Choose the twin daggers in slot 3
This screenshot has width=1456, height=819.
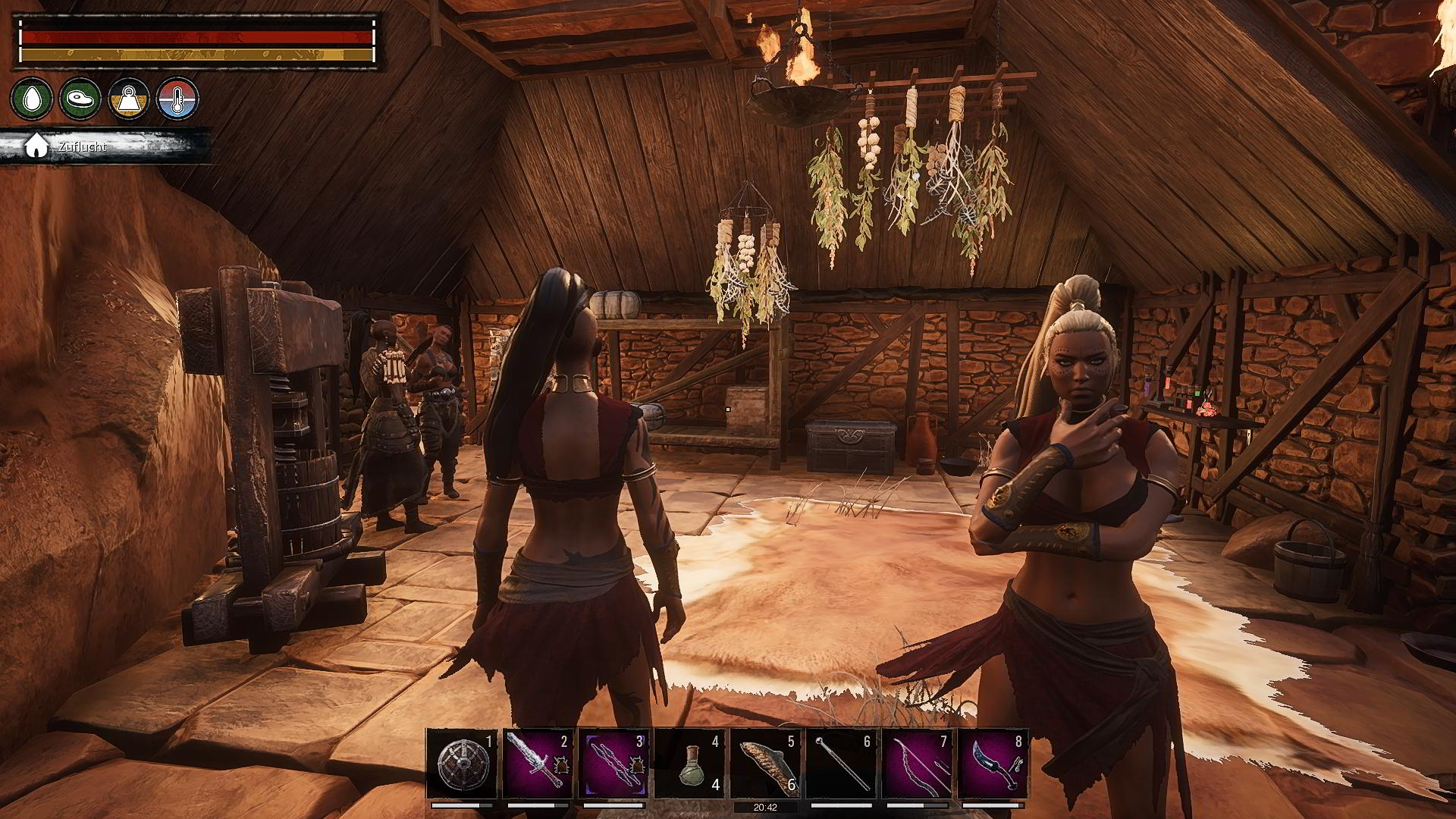[x=613, y=764]
